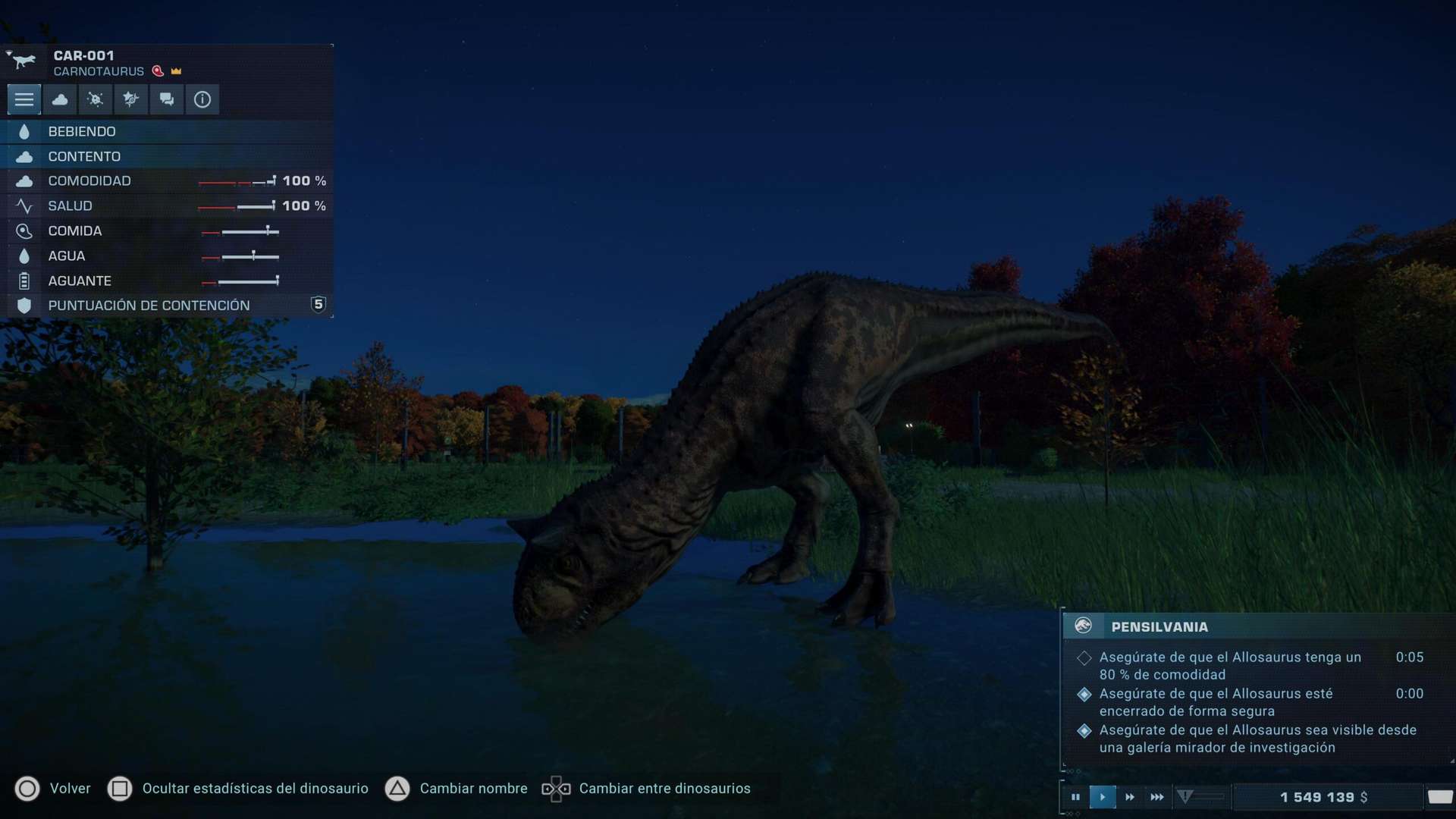The width and height of the screenshot is (1456, 819).
Task: Select the Salud stat row
Action: coord(167,206)
